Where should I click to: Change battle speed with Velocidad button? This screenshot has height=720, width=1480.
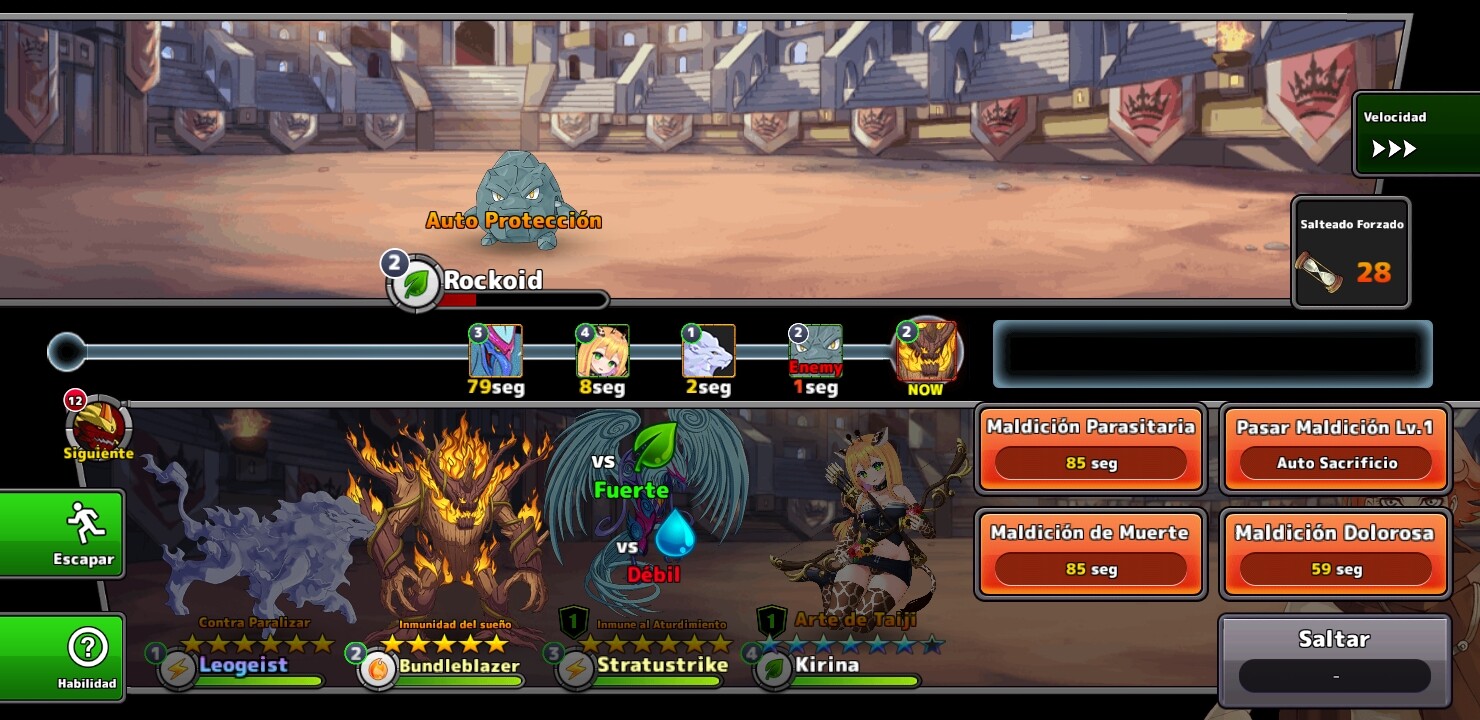pyautogui.click(x=1415, y=135)
